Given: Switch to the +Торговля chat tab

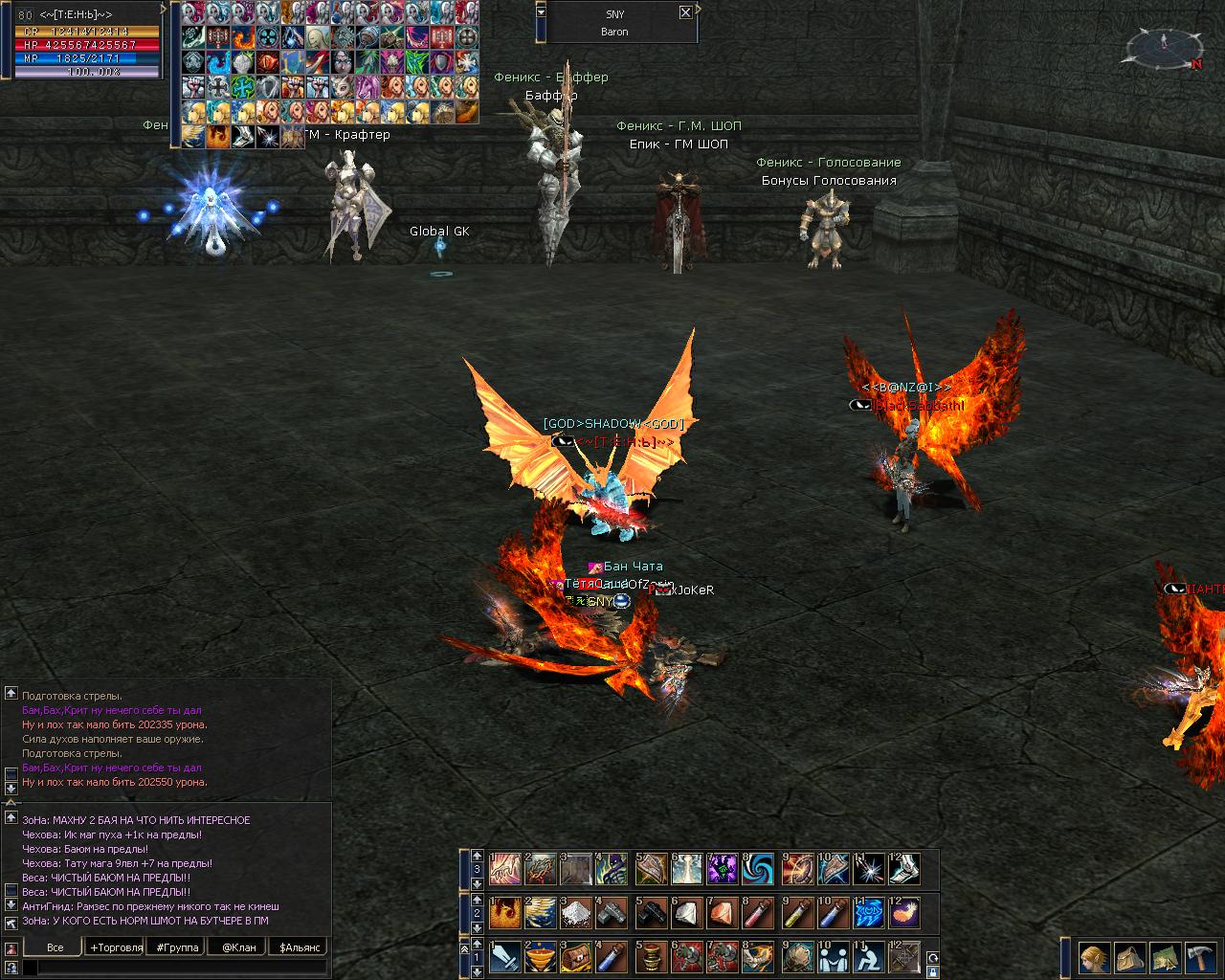Looking at the screenshot, I should coord(116,947).
